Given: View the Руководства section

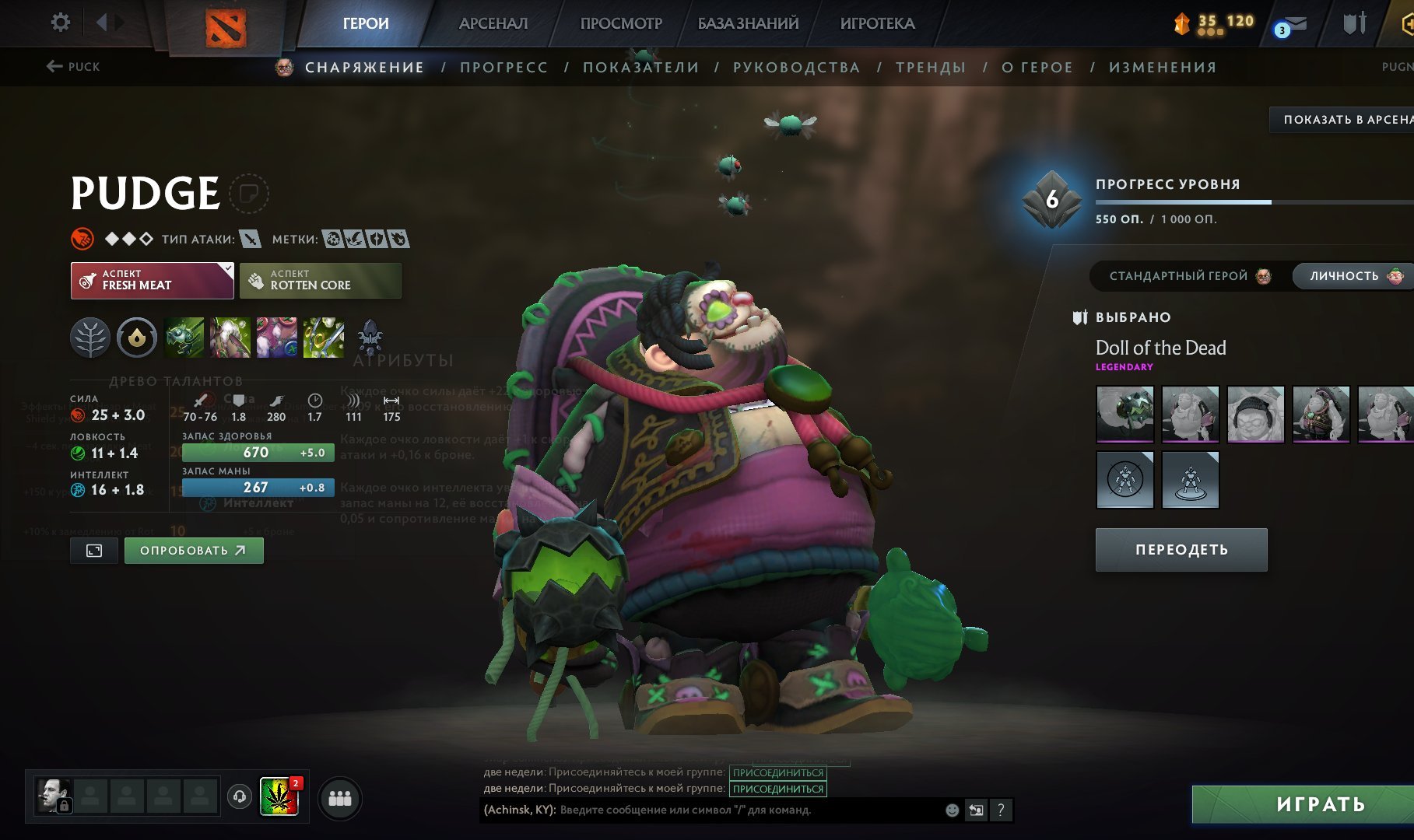Looking at the screenshot, I should [x=796, y=68].
